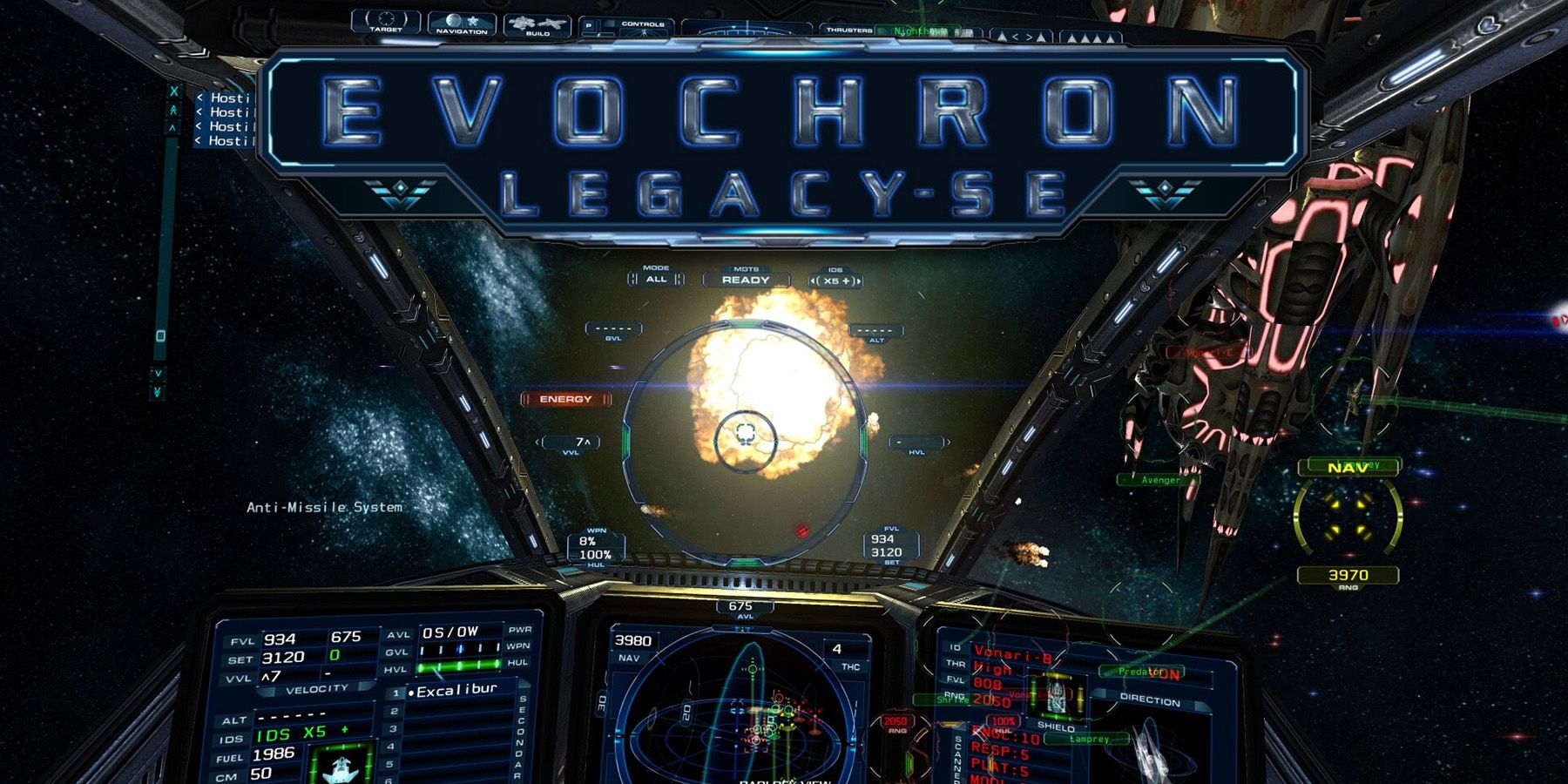Screen dimensions: 1568x784
Task: Click the Build icon showing two ships
Action: tap(536, 26)
